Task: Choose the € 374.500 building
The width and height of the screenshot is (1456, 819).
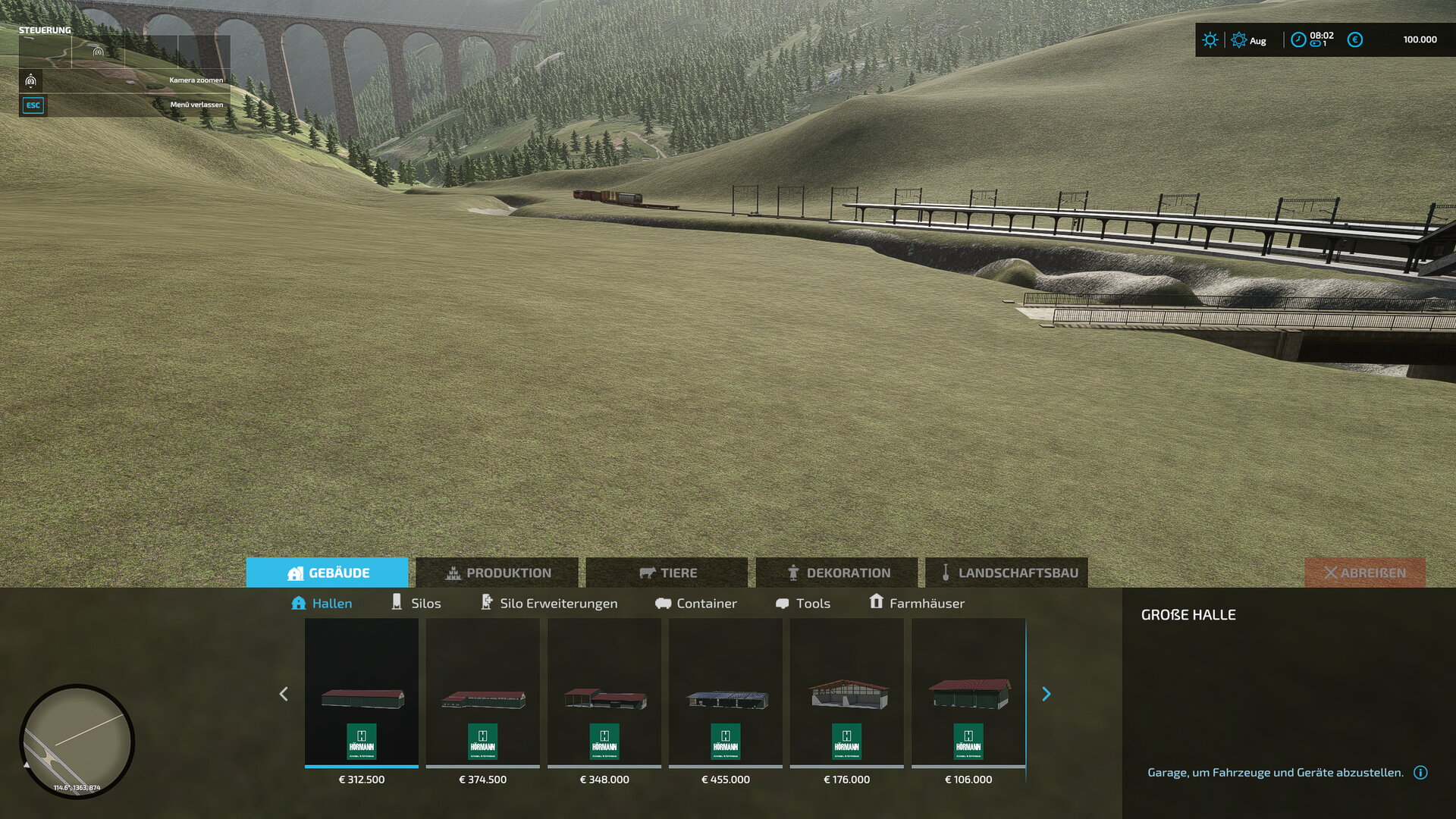Action: [483, 694]
